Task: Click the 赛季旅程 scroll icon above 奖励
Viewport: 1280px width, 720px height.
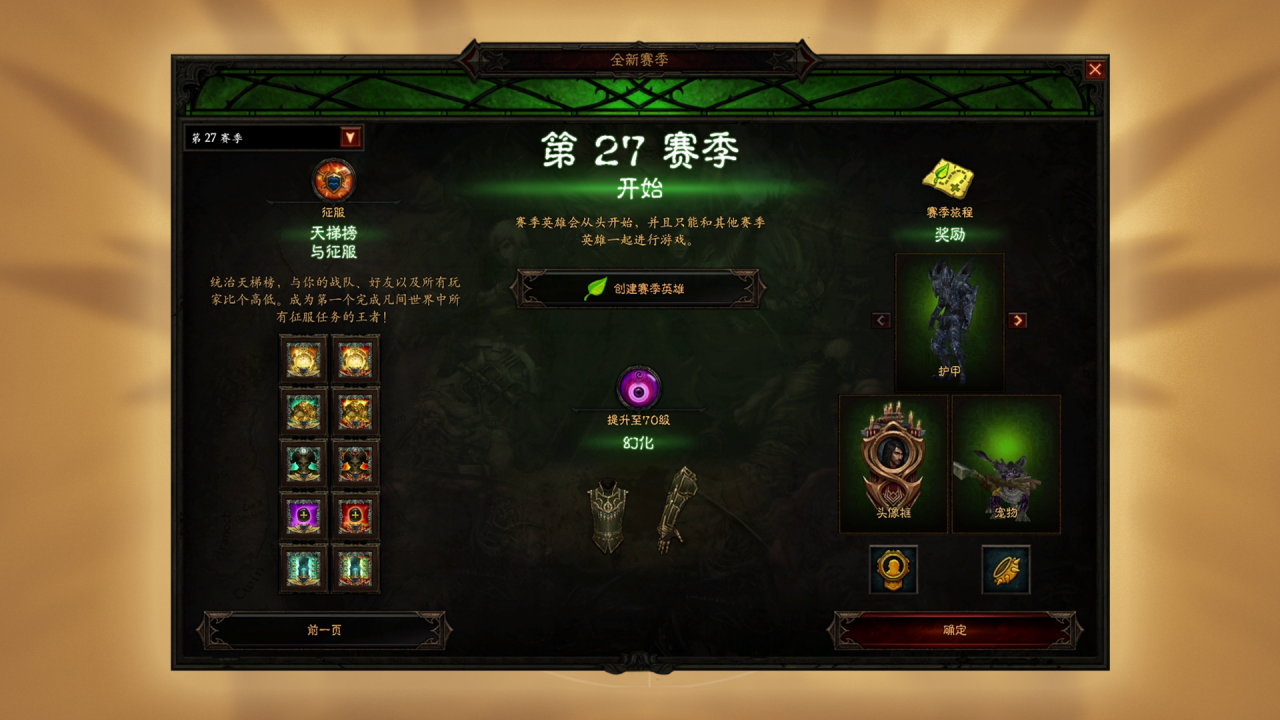Action: click(x=948, y=178)
